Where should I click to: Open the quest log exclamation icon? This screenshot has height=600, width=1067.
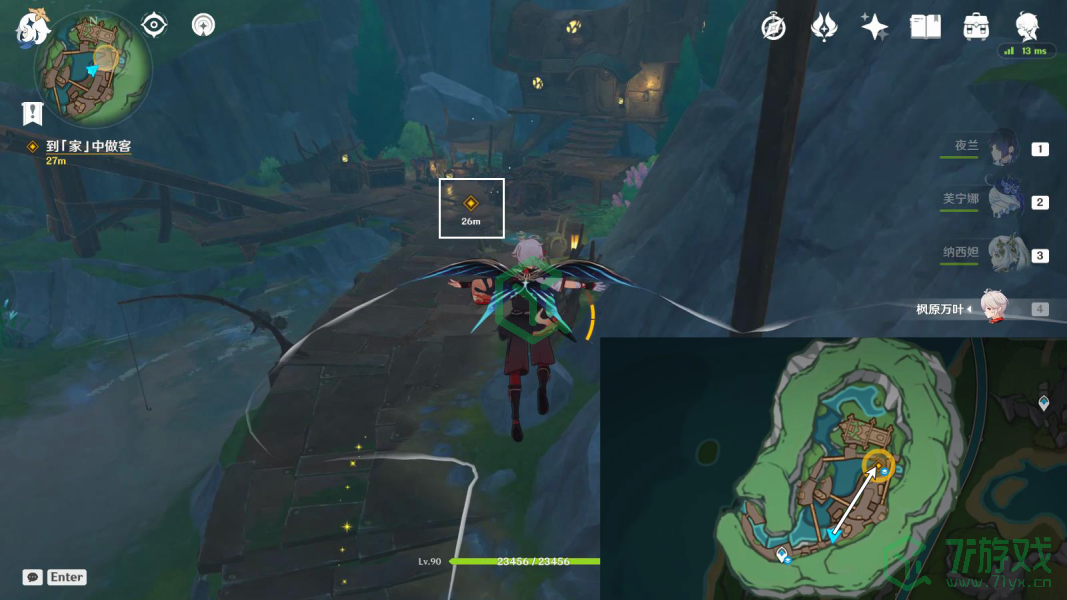point(32,112)
